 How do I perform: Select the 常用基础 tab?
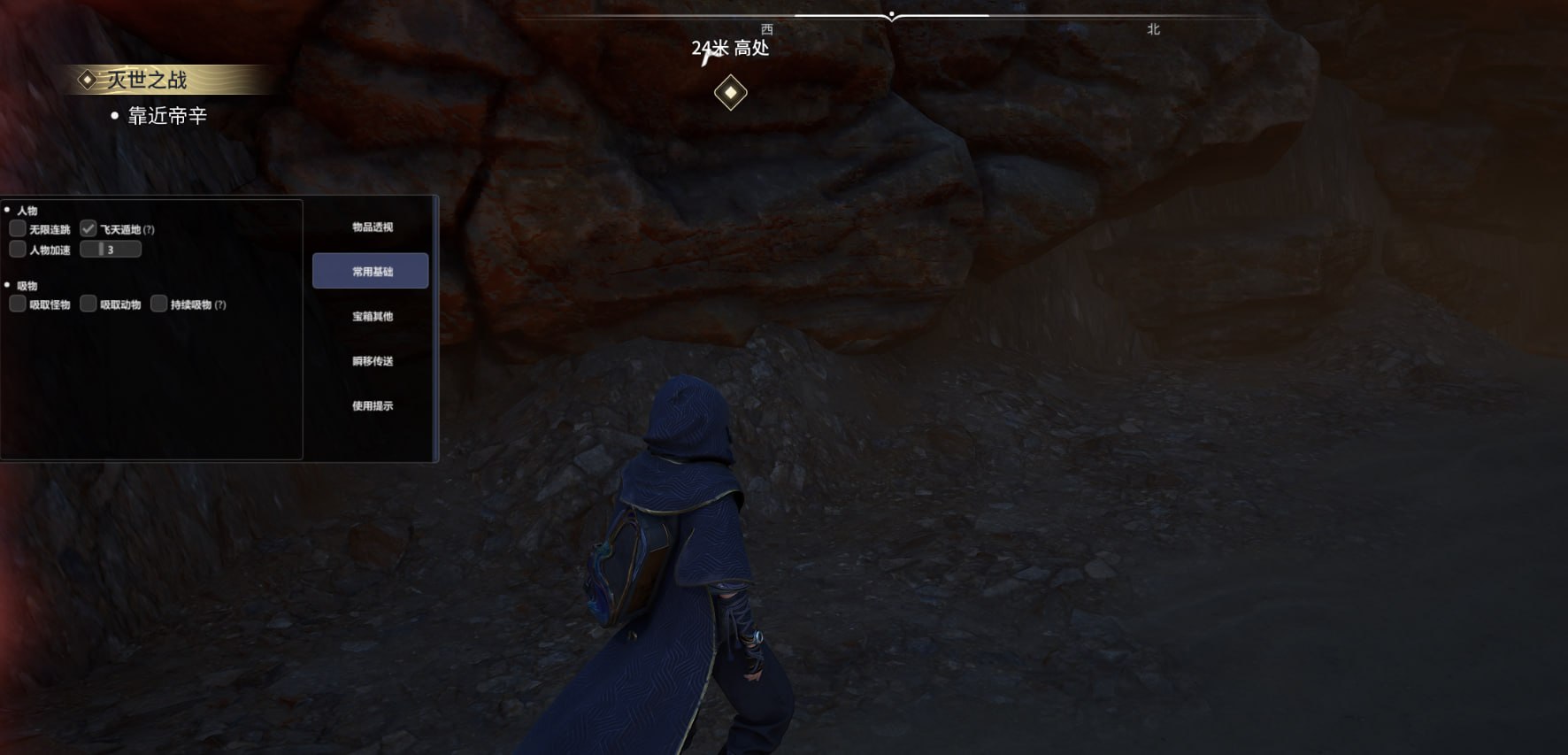[371, 271]
